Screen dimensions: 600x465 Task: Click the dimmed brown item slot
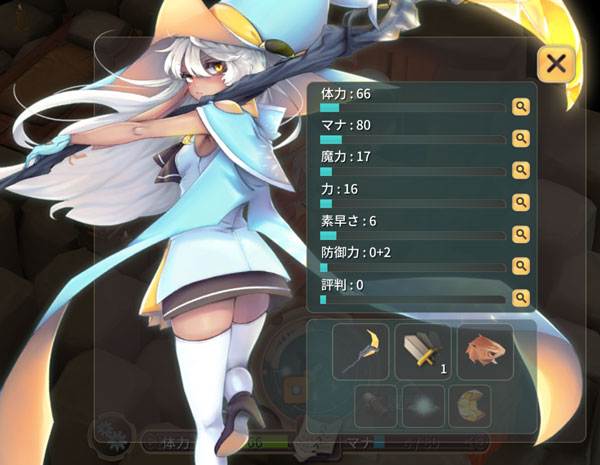coord(376,406)
